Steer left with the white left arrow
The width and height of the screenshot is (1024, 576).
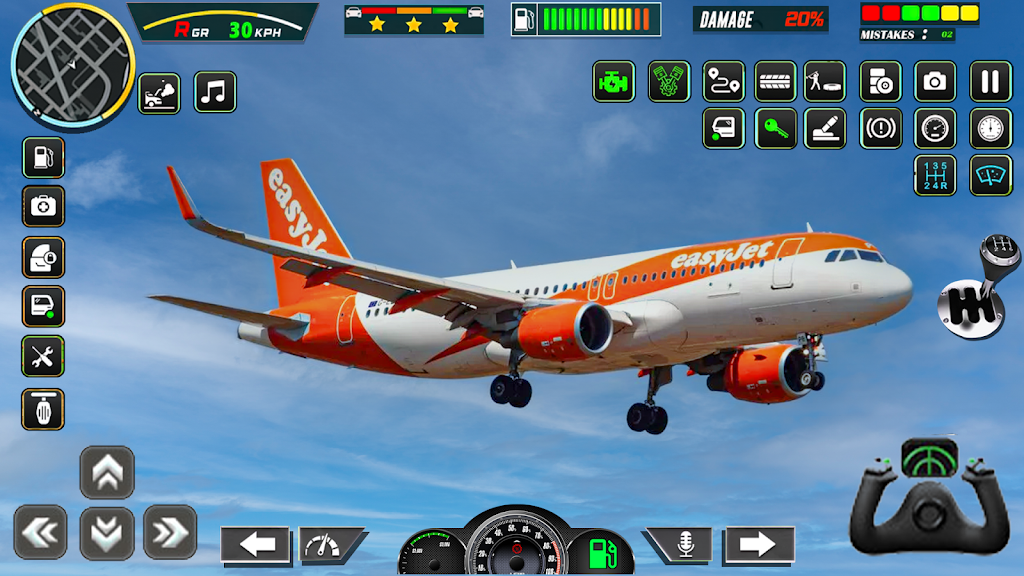point(256,544)
